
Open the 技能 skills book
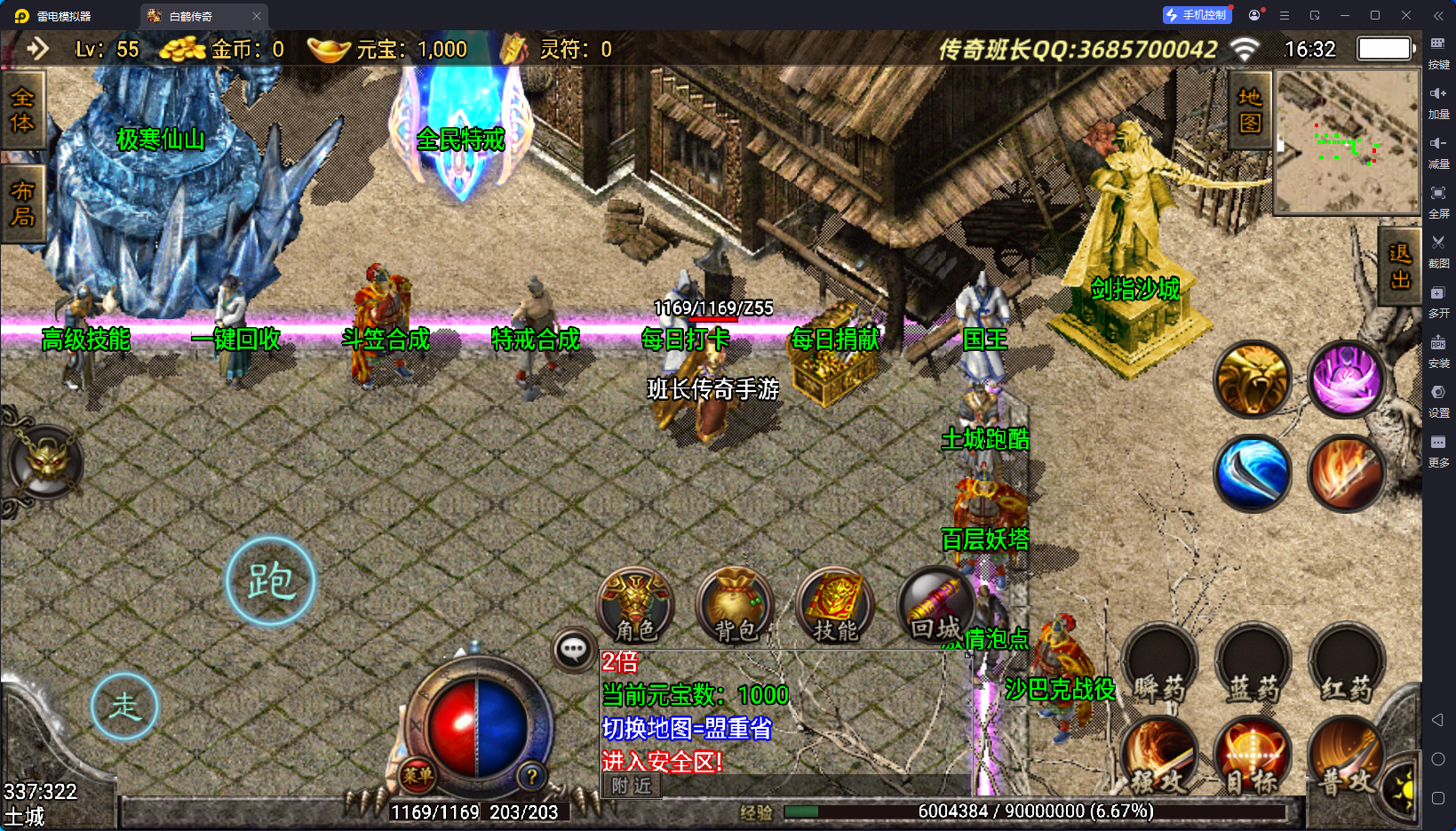click(x=835, y=605)
